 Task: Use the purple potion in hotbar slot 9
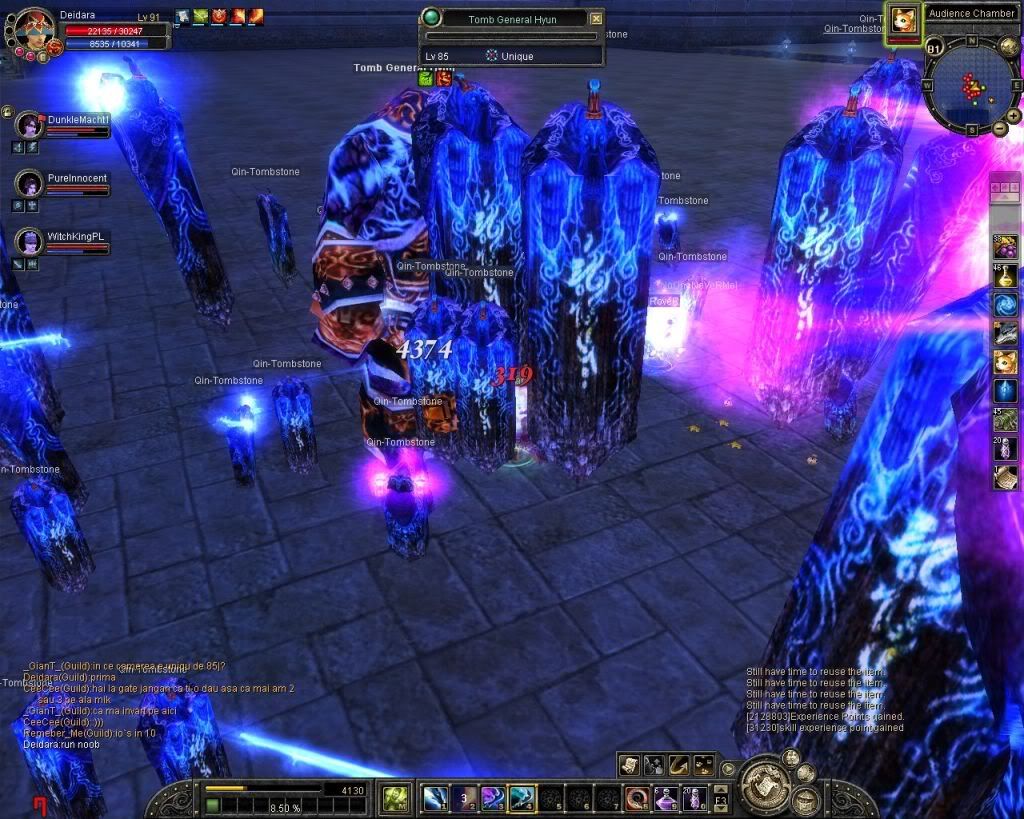coord(666,798)
